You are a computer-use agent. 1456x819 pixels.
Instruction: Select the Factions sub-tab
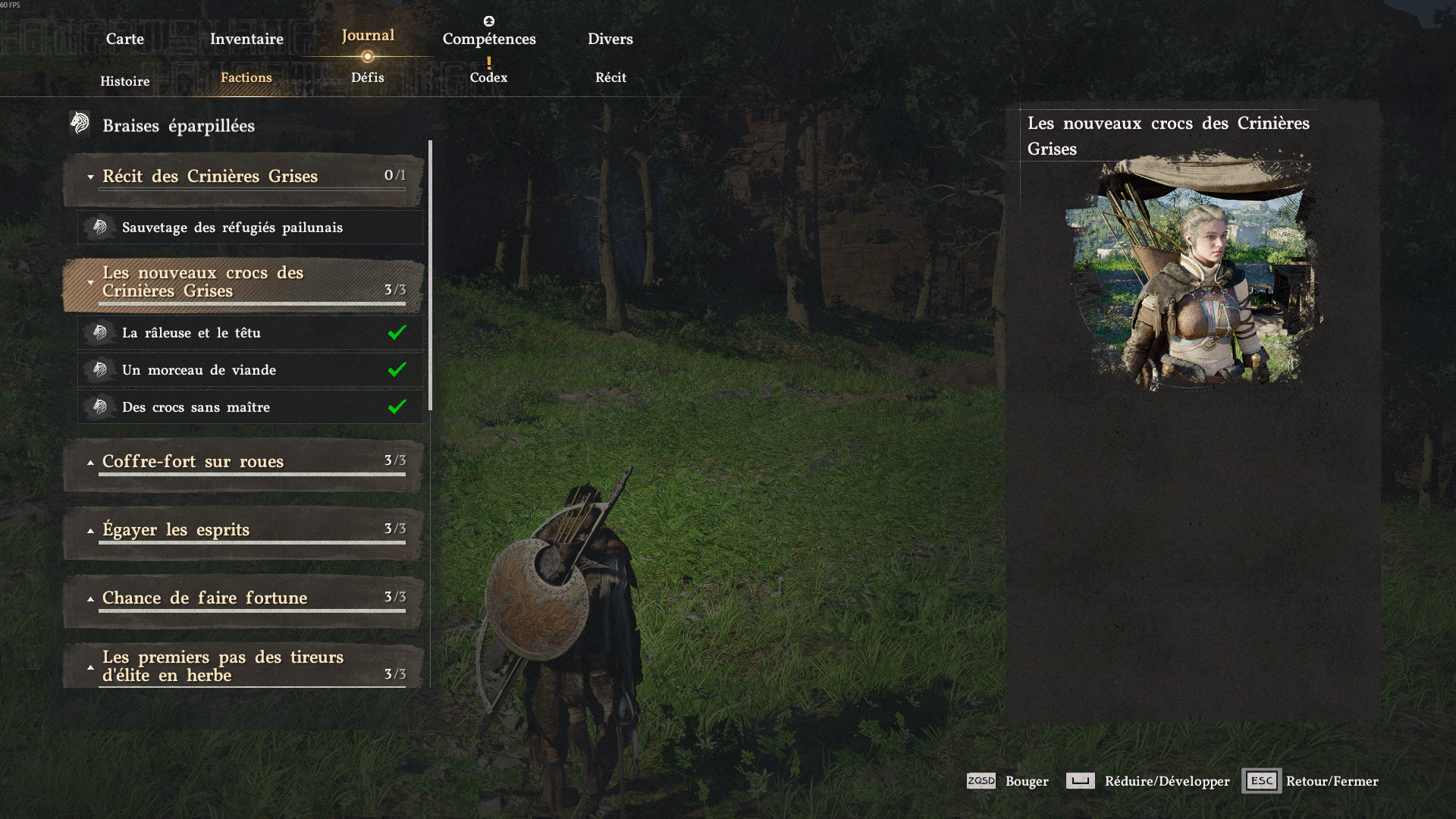(x=246, y=77)
